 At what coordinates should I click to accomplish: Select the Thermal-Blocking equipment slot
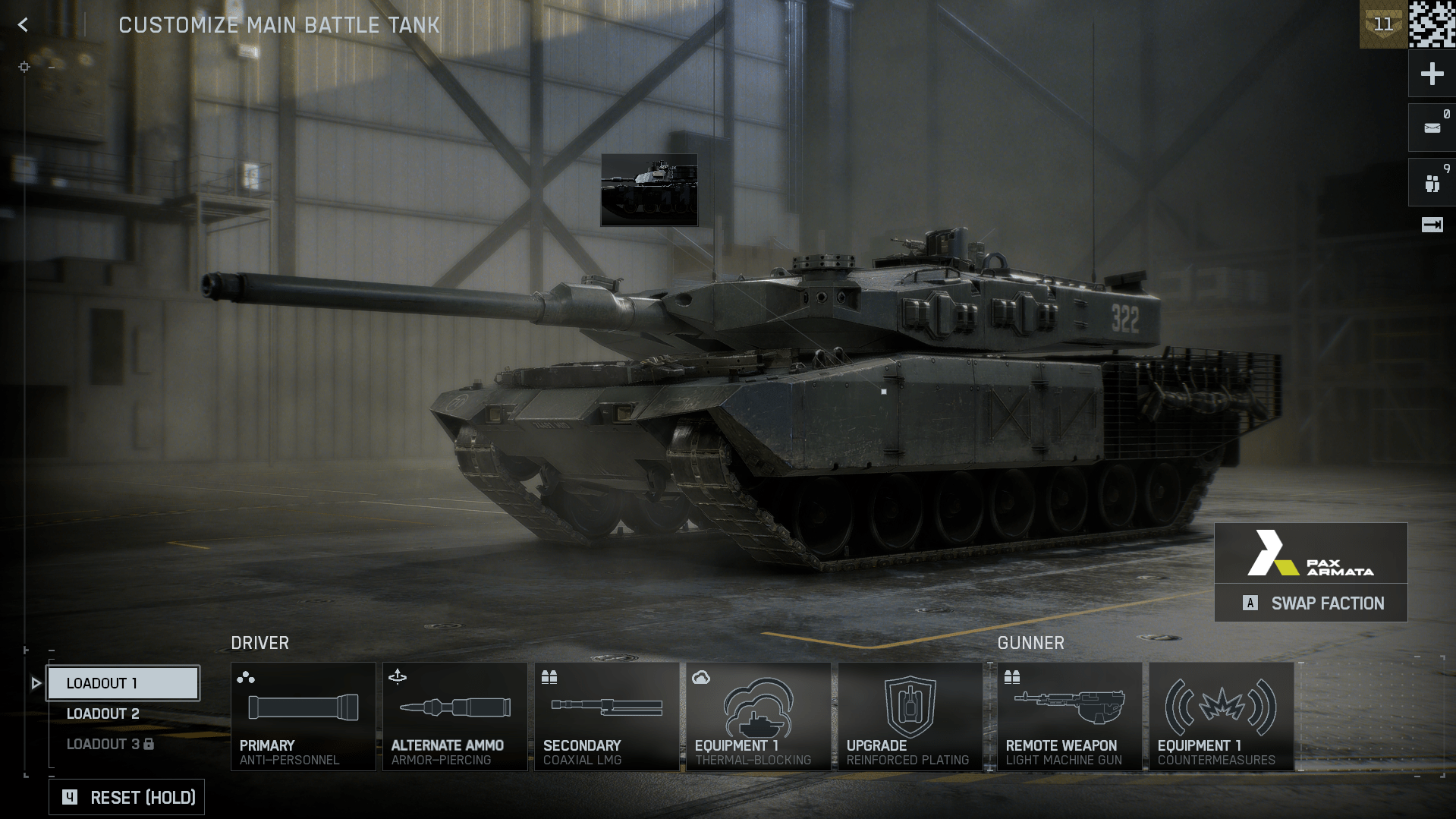tap(758, 717)
